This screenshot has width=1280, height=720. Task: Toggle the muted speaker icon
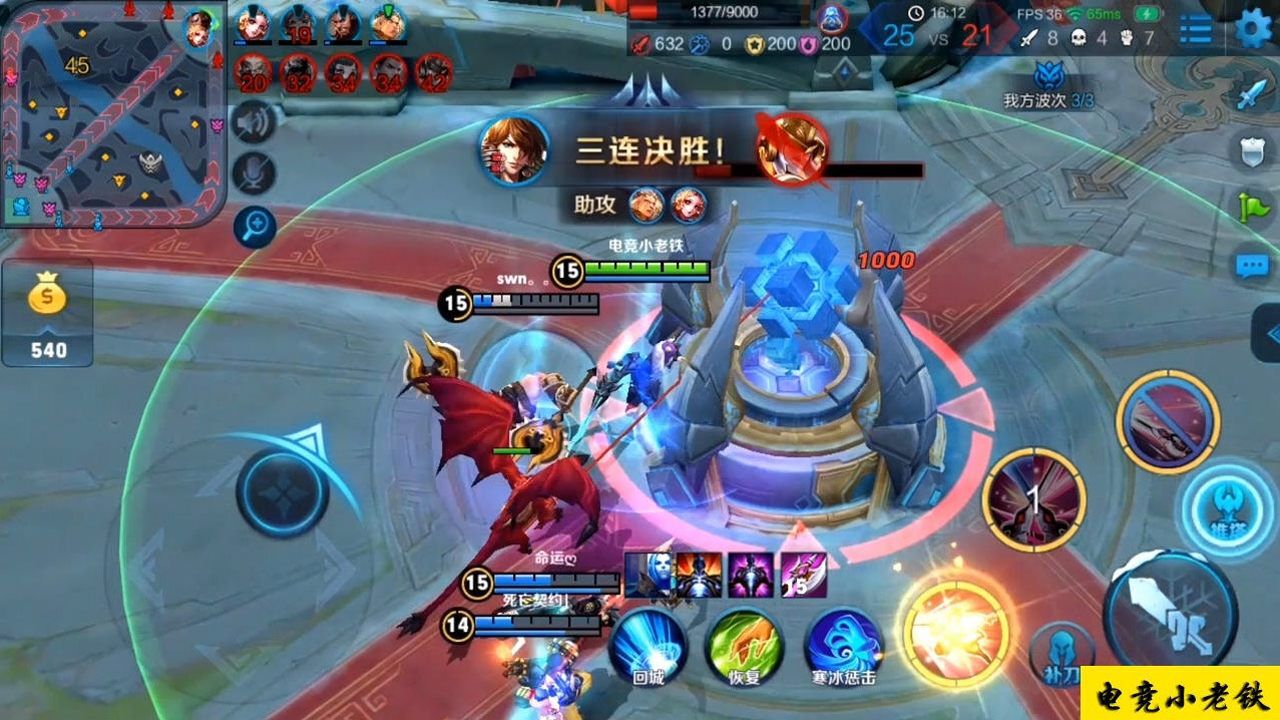point(254,123)
